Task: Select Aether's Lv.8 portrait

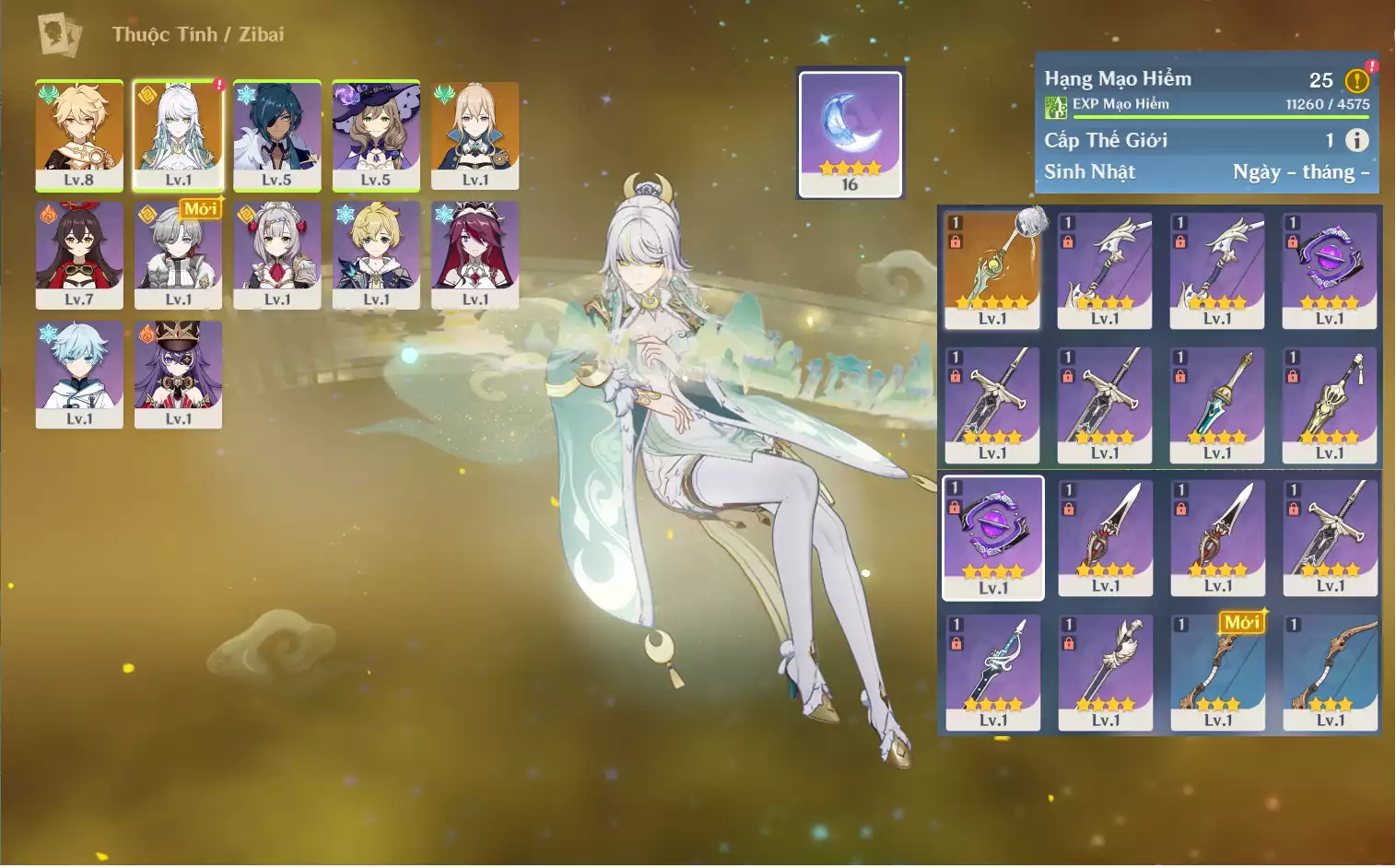Action: tap(79, 135)
